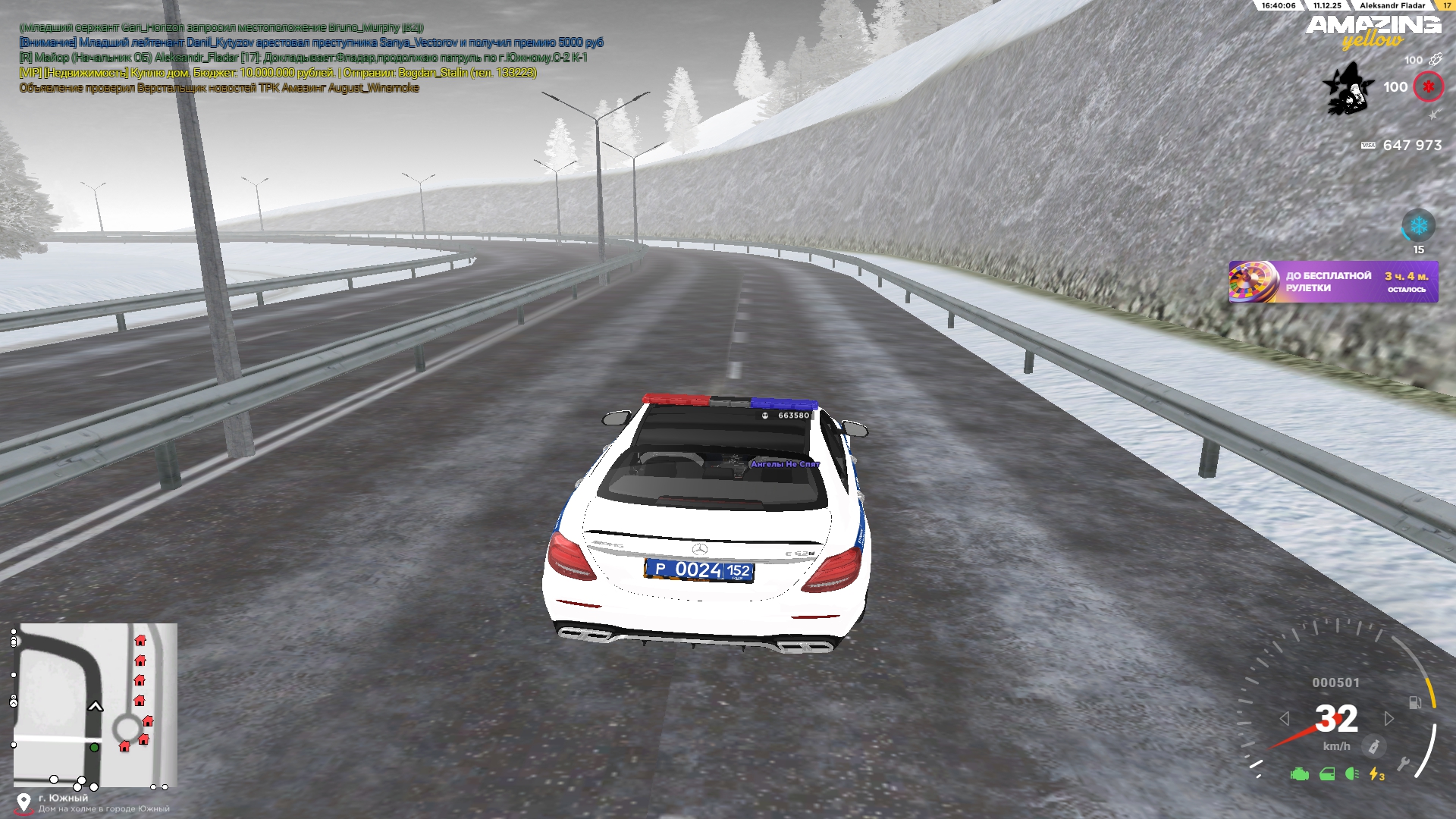1456x819 pixels.
Task: Click the red medical health icon
Action: coord(1428,87)
